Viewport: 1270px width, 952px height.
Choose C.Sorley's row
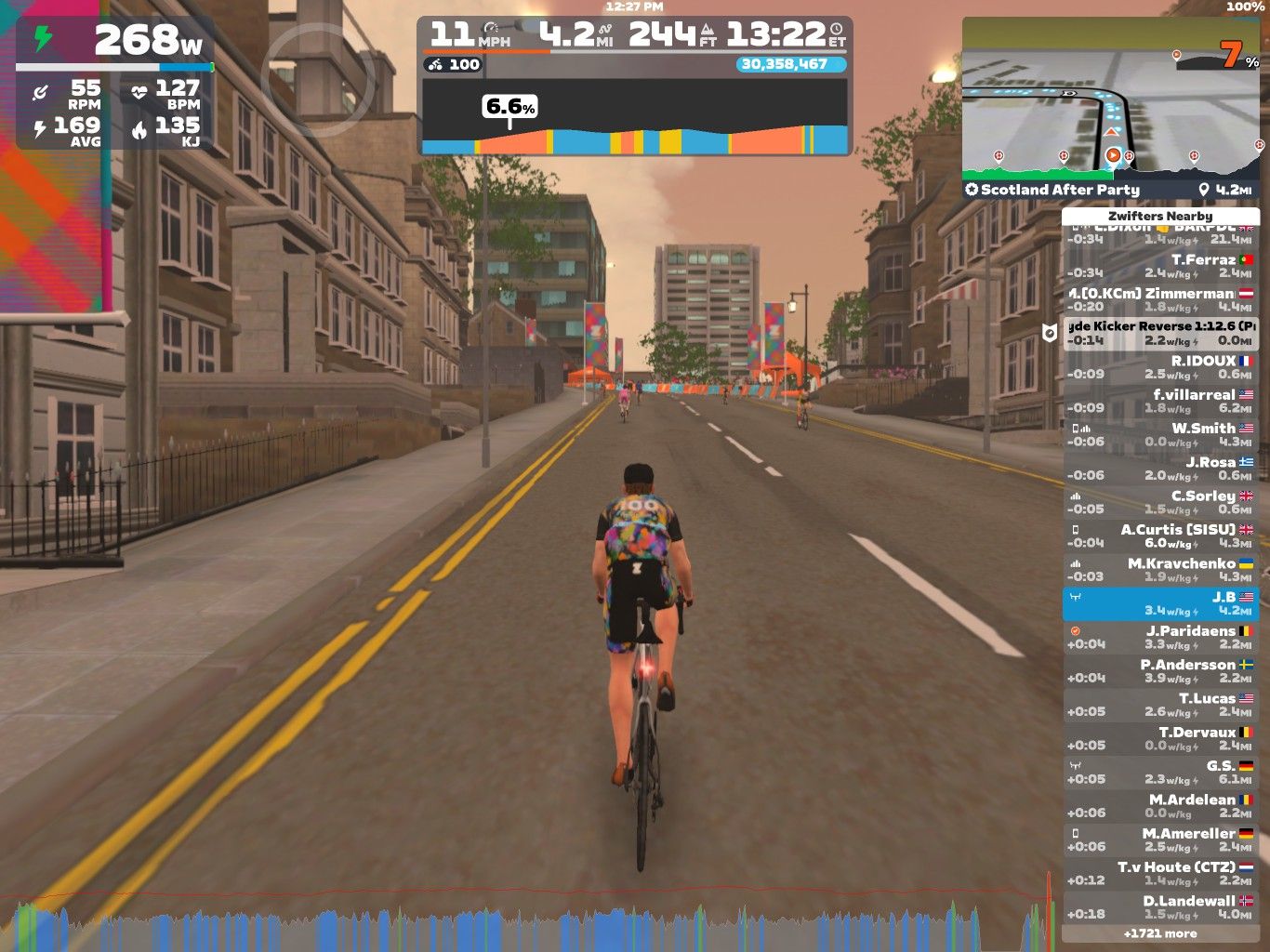pos(1159,502)
